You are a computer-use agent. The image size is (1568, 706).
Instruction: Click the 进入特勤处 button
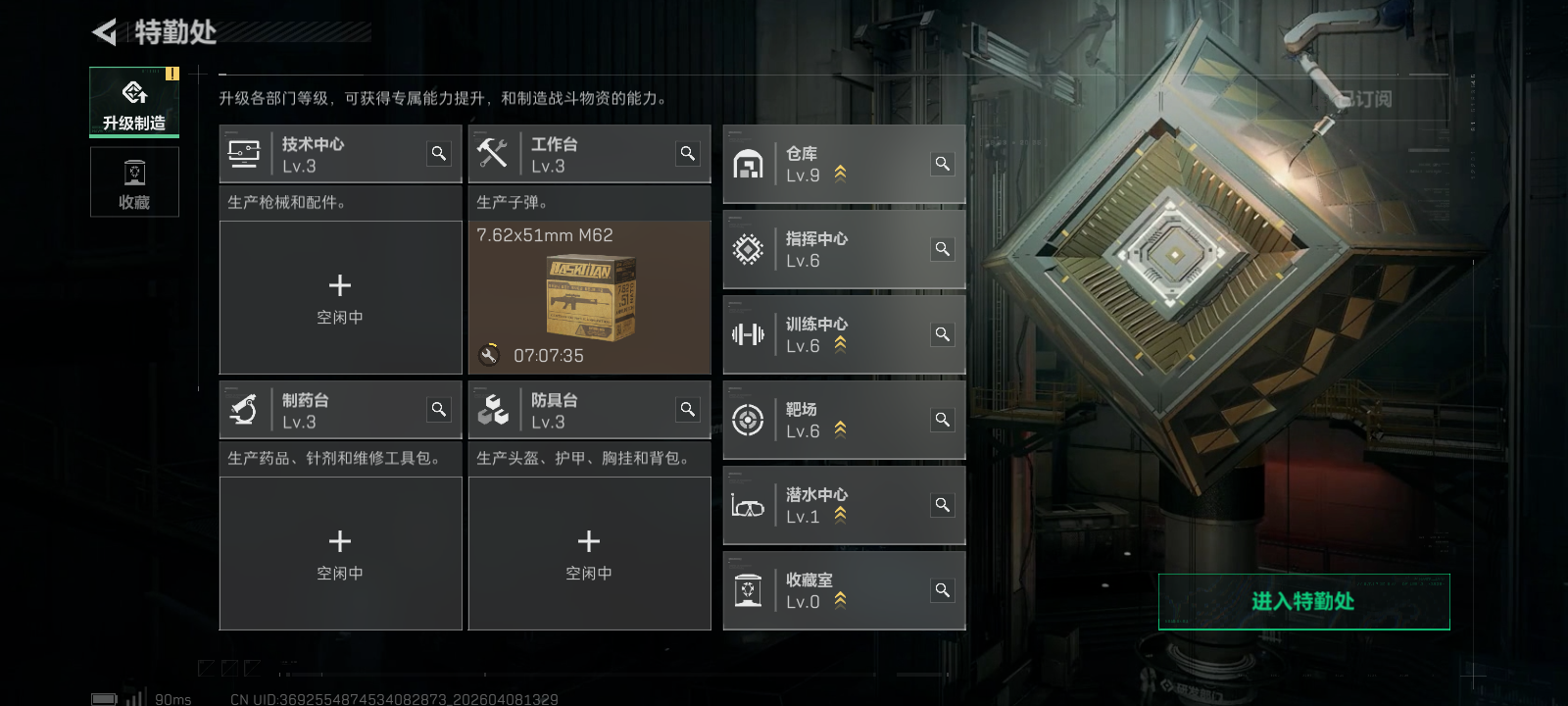point(1303,601)
